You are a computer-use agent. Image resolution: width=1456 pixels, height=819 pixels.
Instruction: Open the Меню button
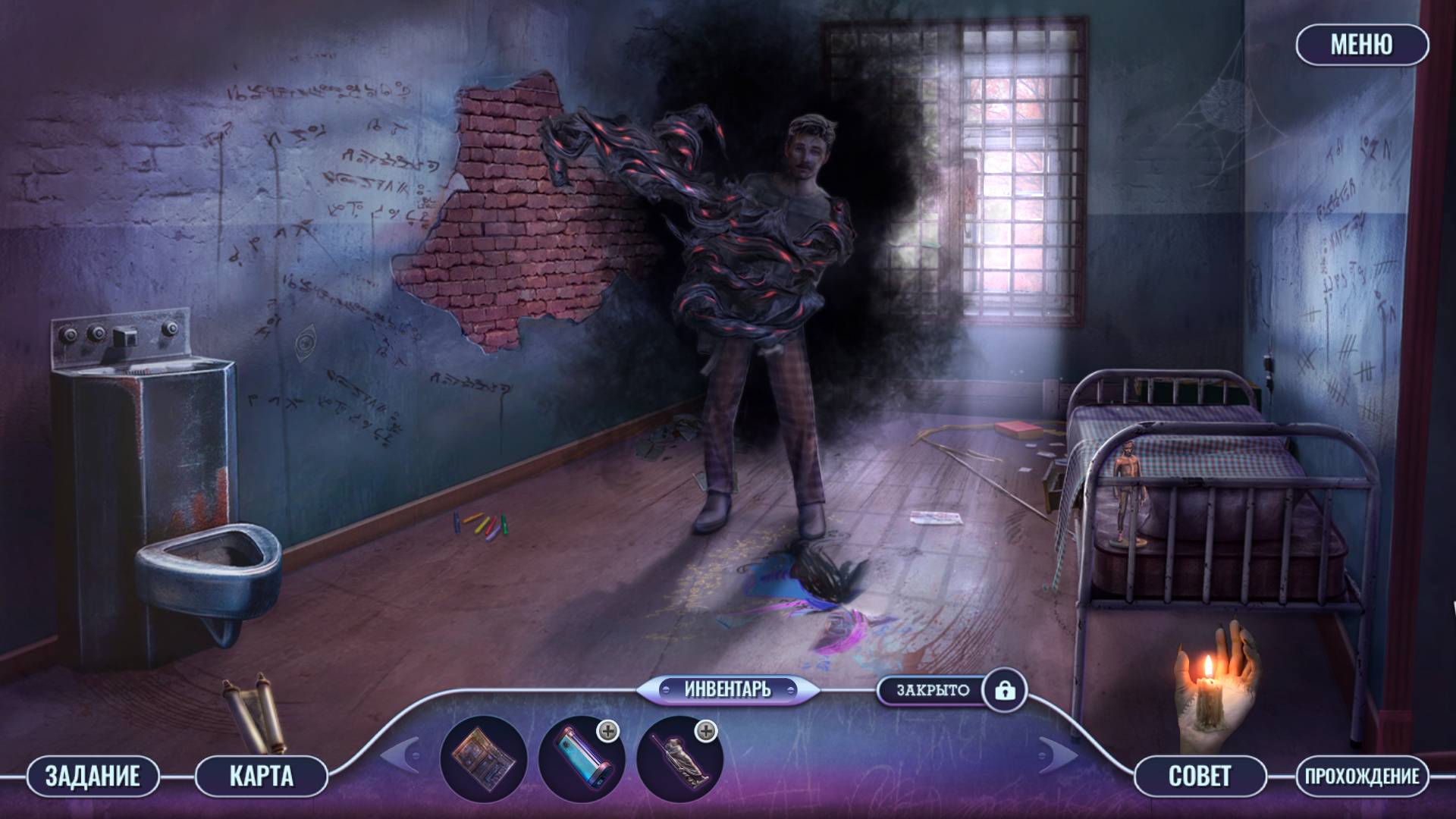(1361, 45)
